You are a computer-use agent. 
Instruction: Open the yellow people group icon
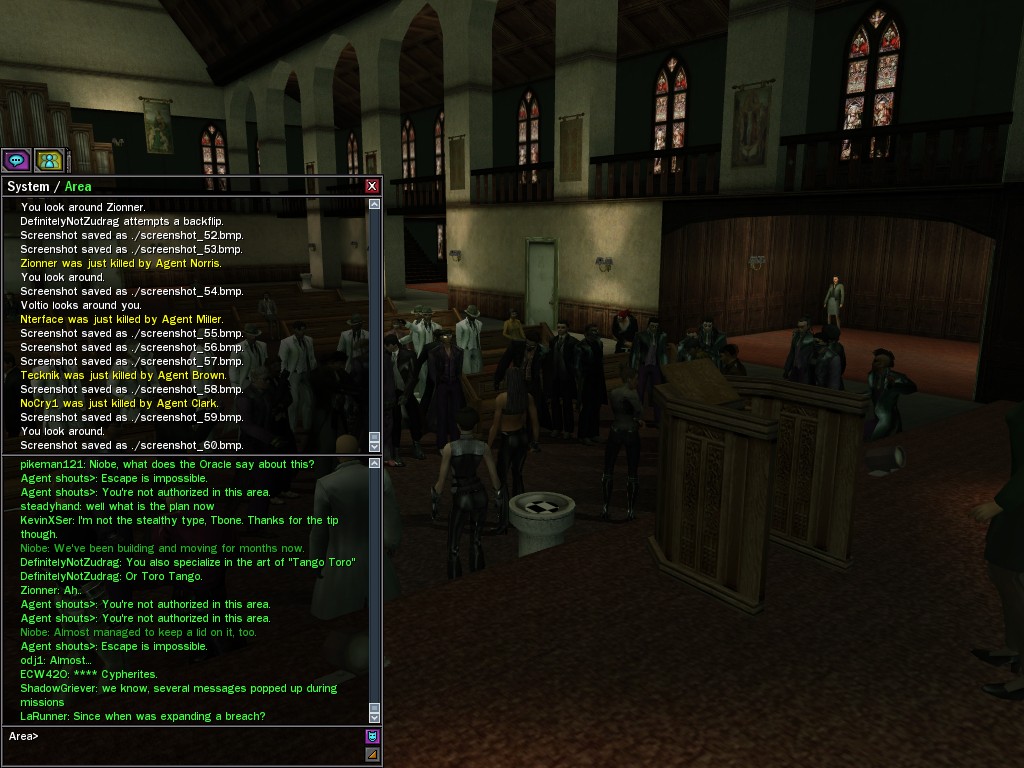[49, 159]
